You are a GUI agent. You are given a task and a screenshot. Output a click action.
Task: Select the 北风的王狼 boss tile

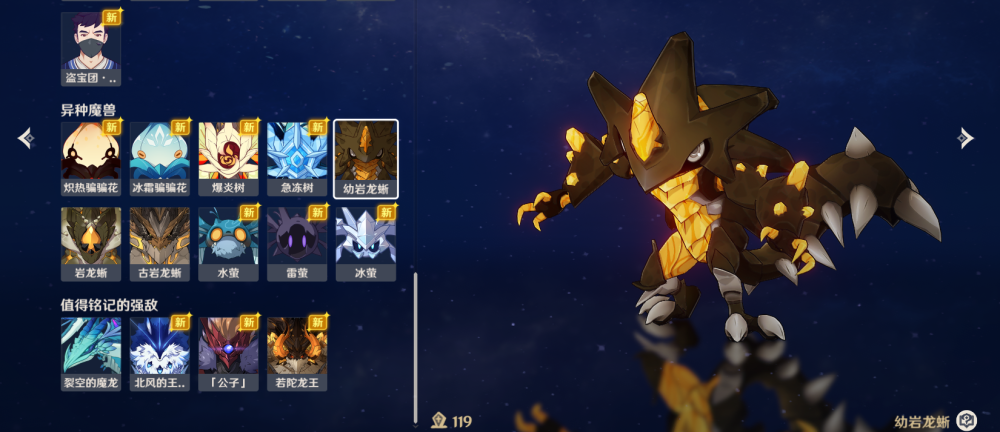[x=160, y=353]
